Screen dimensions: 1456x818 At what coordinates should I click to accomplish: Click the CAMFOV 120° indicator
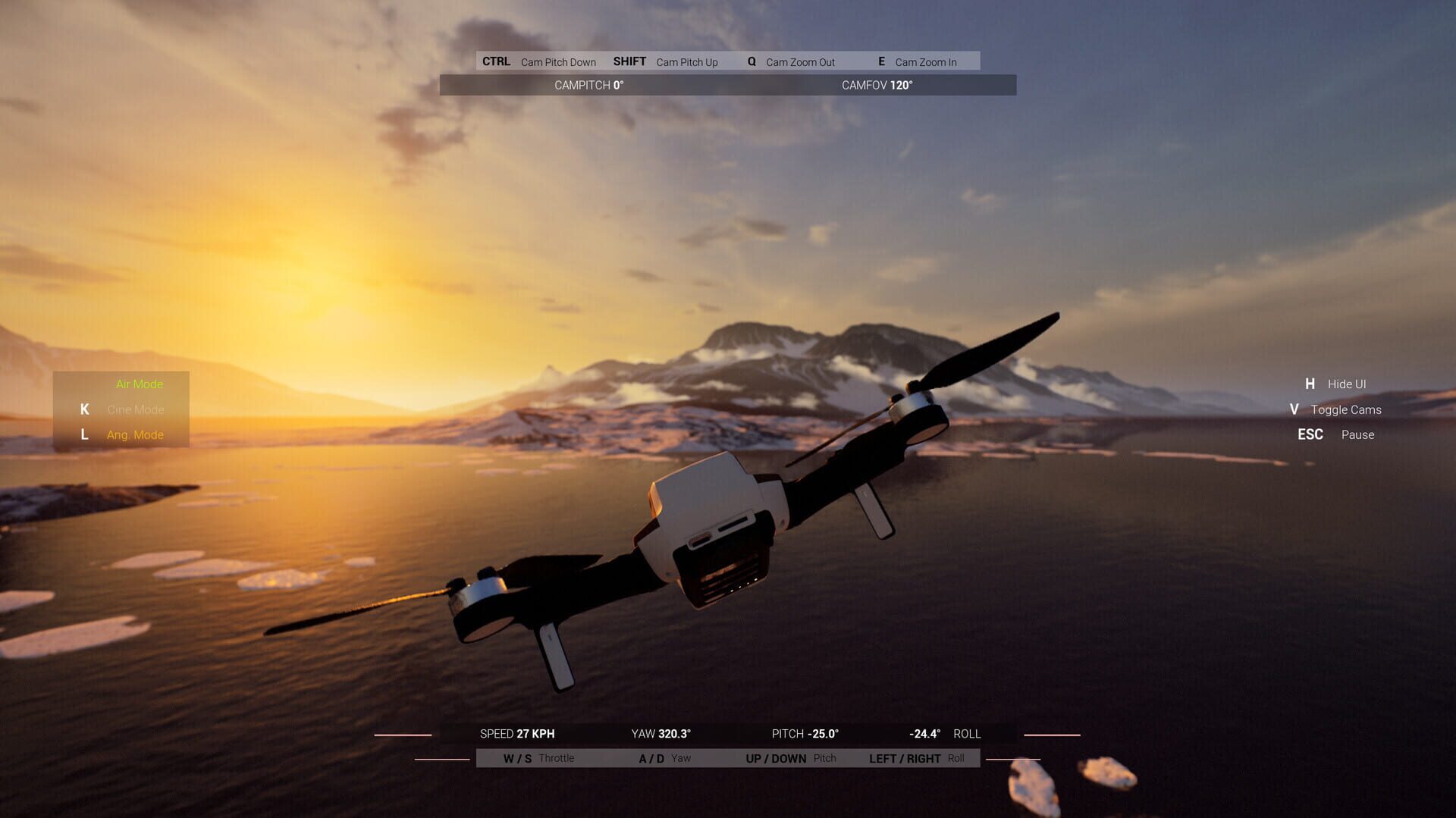[878, 86]
